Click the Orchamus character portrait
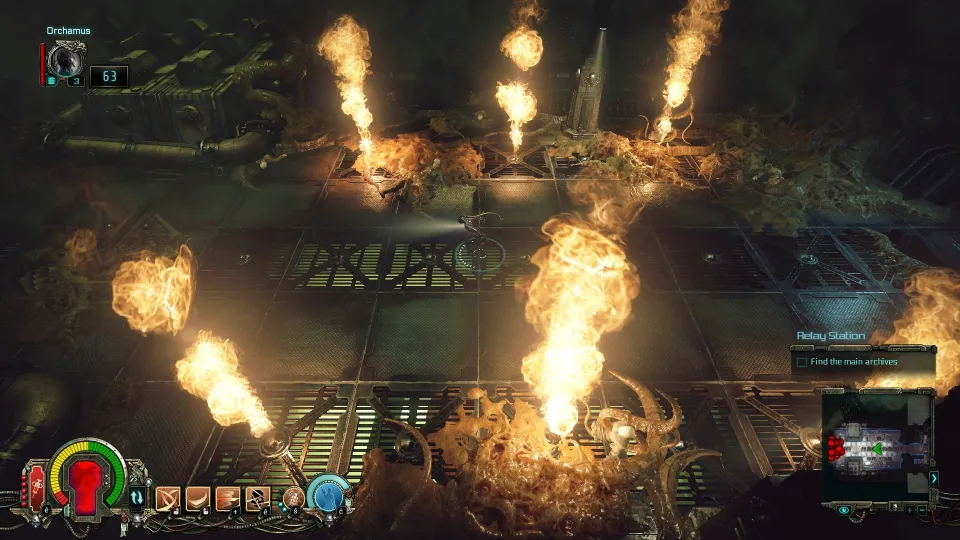Screen dimensions: 960x540 (x=66, y=61)
